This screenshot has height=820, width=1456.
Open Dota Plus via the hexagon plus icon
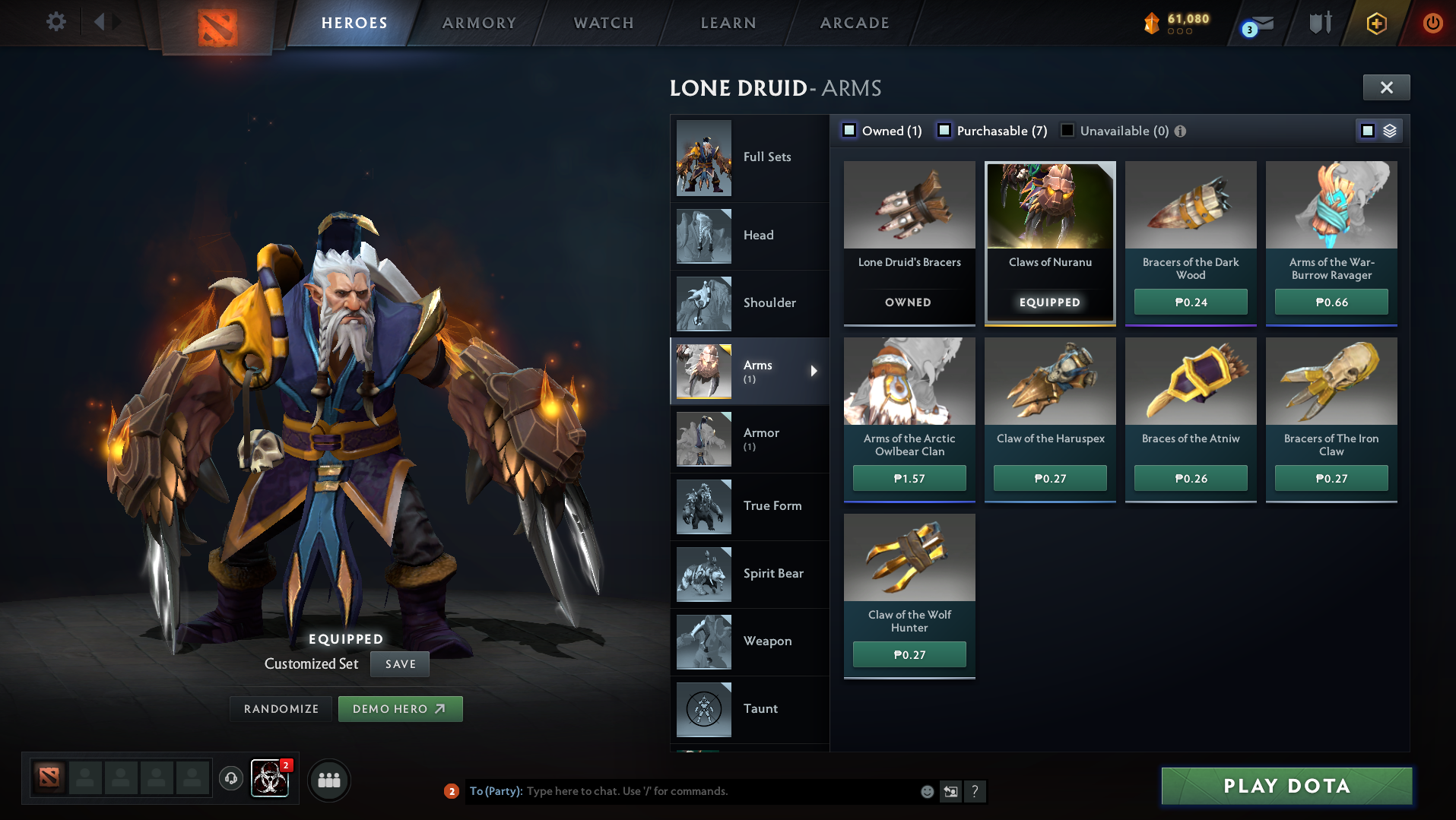pos(1375,23)
